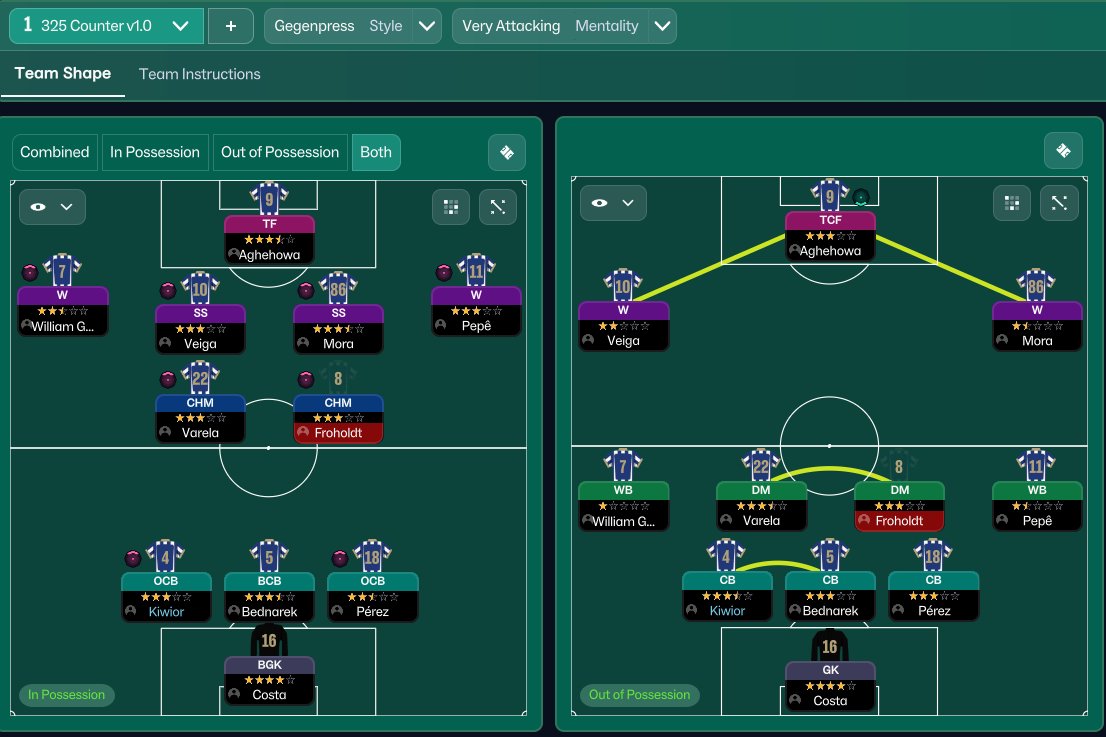1106x737 pixels.
Task: Select the Team Shape tab
Action: coord(63,74)
